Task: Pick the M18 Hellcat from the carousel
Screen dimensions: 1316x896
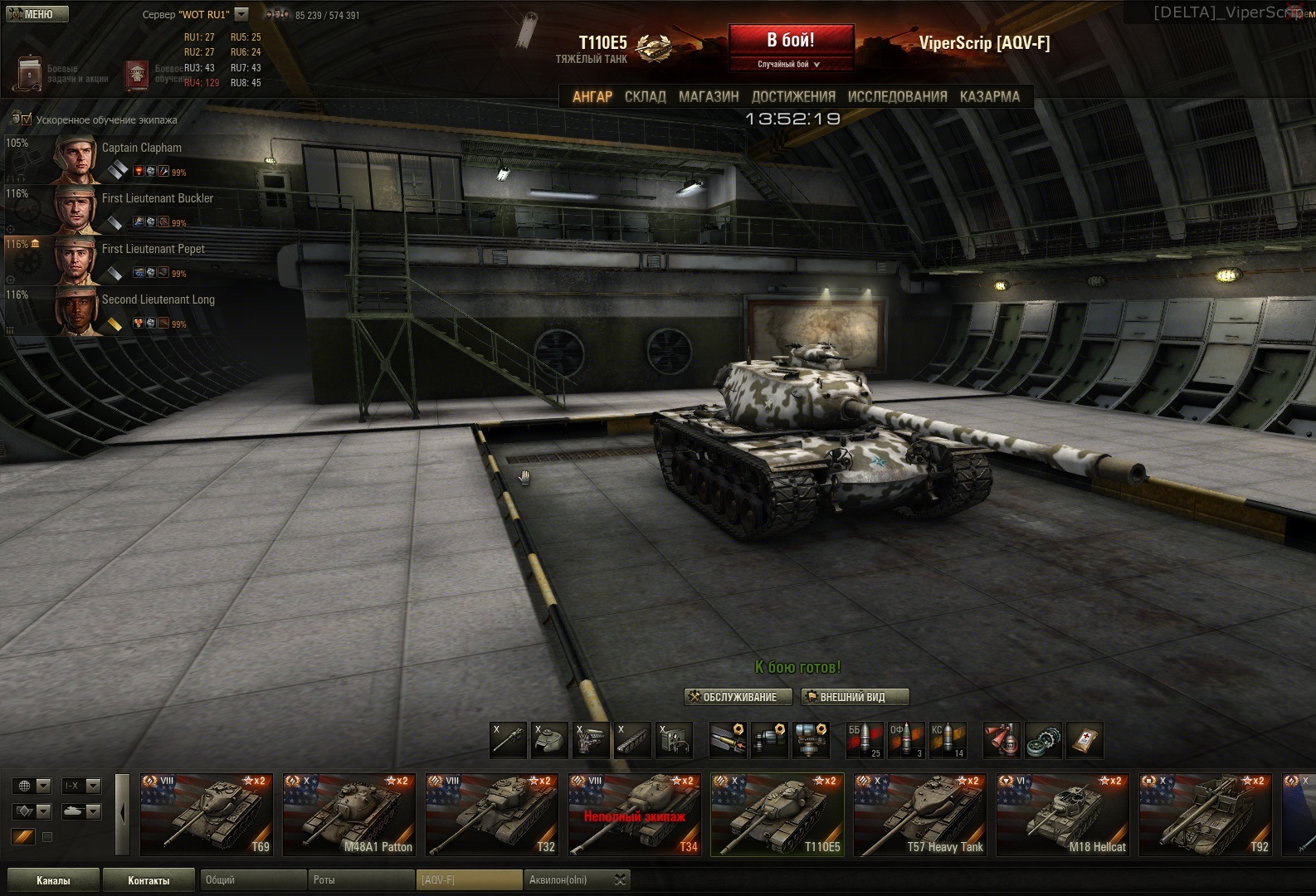Action: [1063, 815]
